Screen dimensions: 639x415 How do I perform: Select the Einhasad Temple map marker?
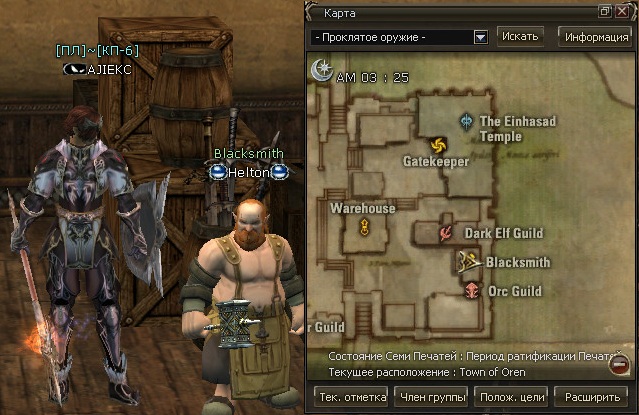coord(466,121)
